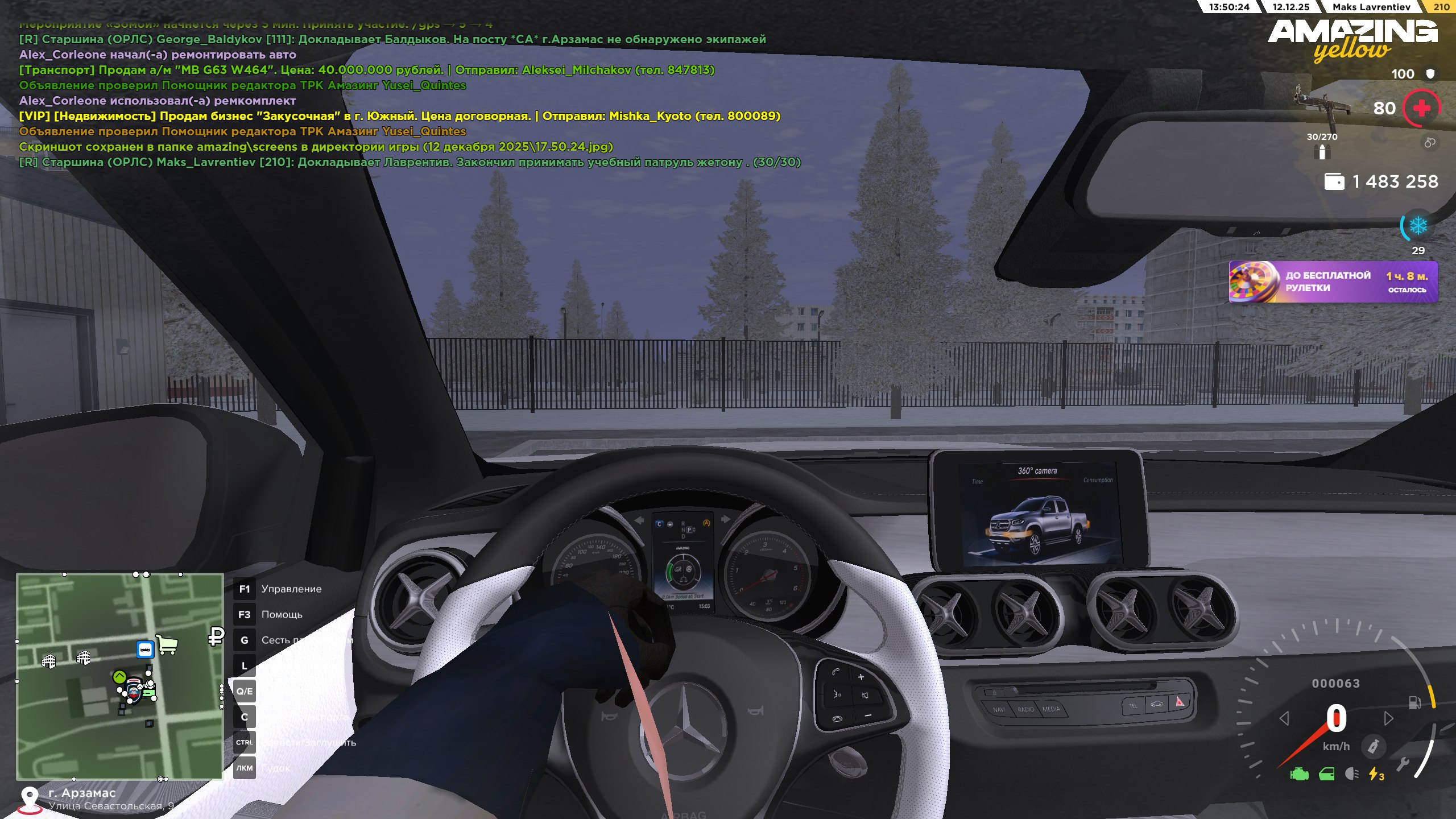The height and width of the screenshot is (819, 1456).
Task: Select the shopping cart marker on minimap
Action: 167,644
